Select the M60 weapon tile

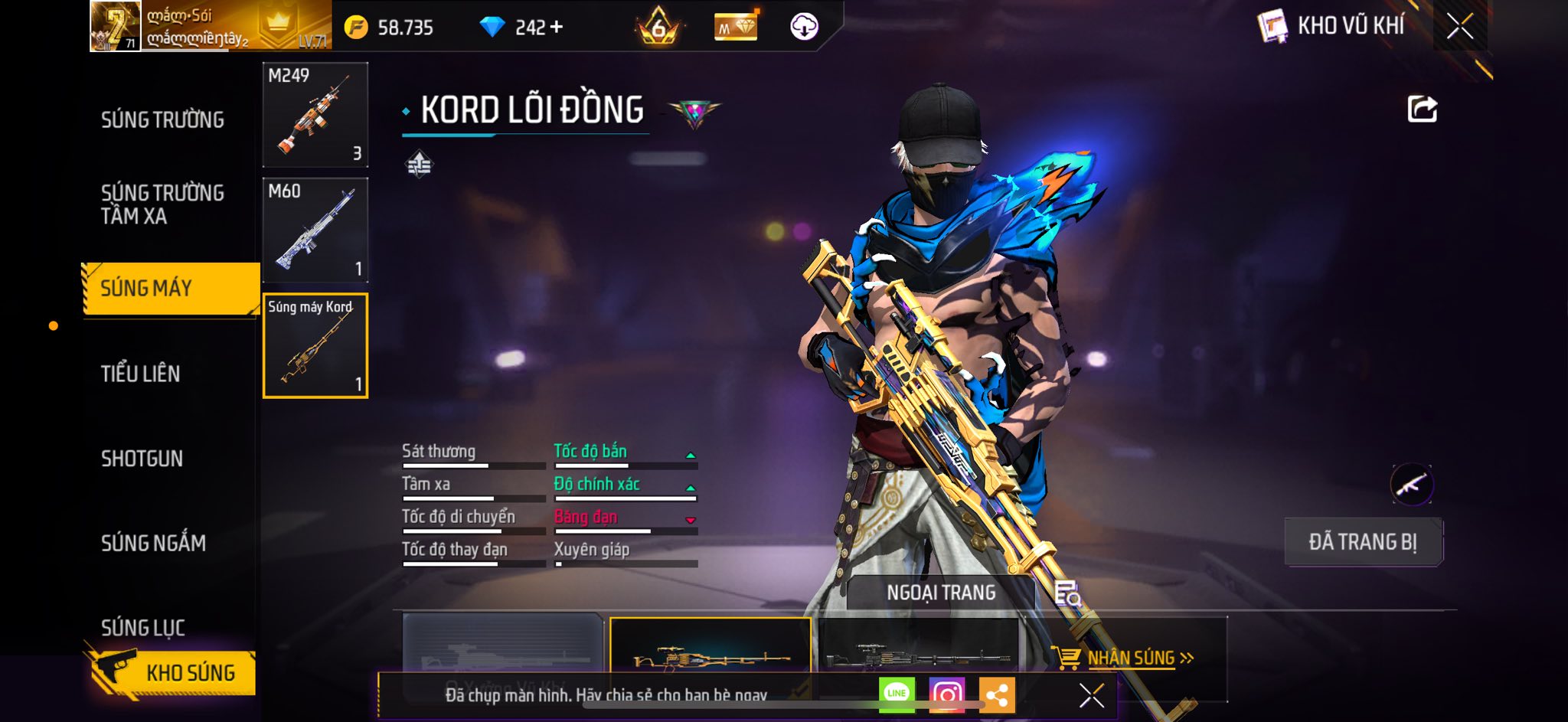tap(315, 230)
